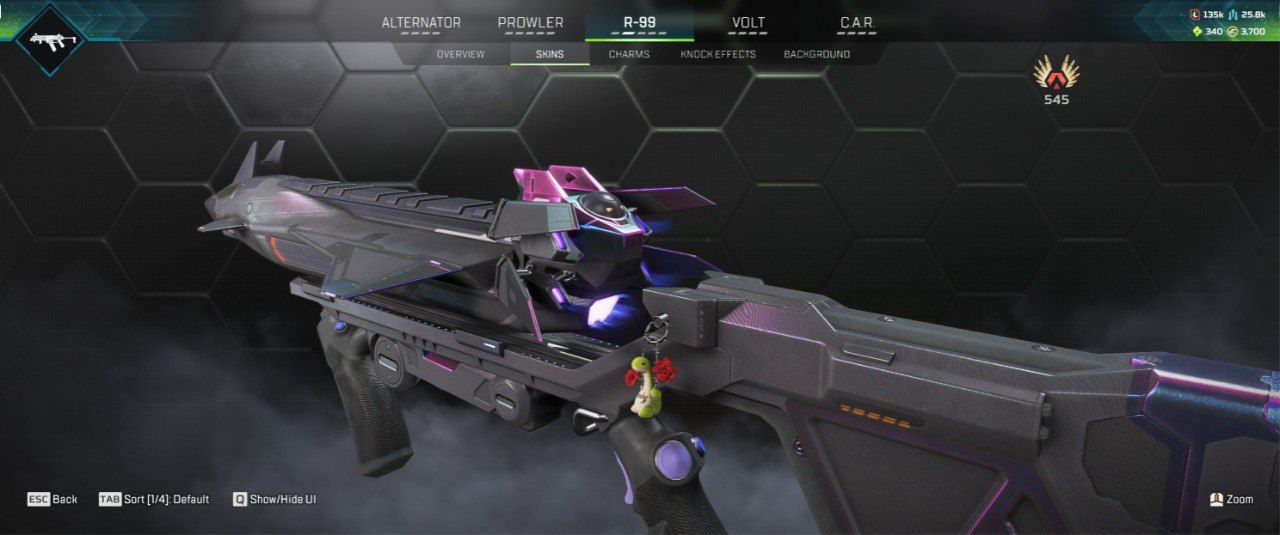The width and height of the screenshot is (1280, 535).
Task: Choose the R-99 weapon tab
Action: coord(639,23)
